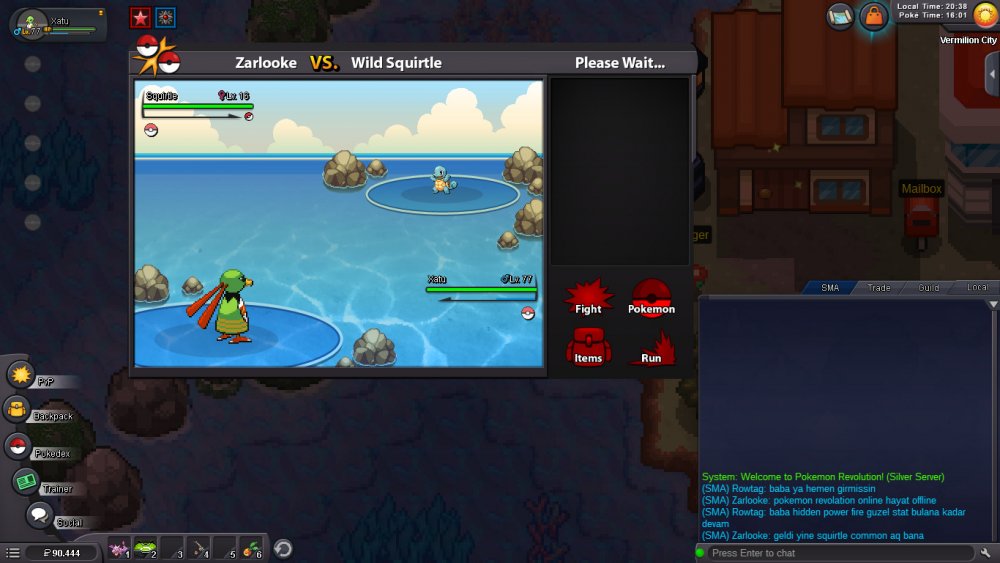Image resolution: width=1000 pixels, height=563 pixels.
Task: Open the Pokedex
Action: tap(18, 447)
